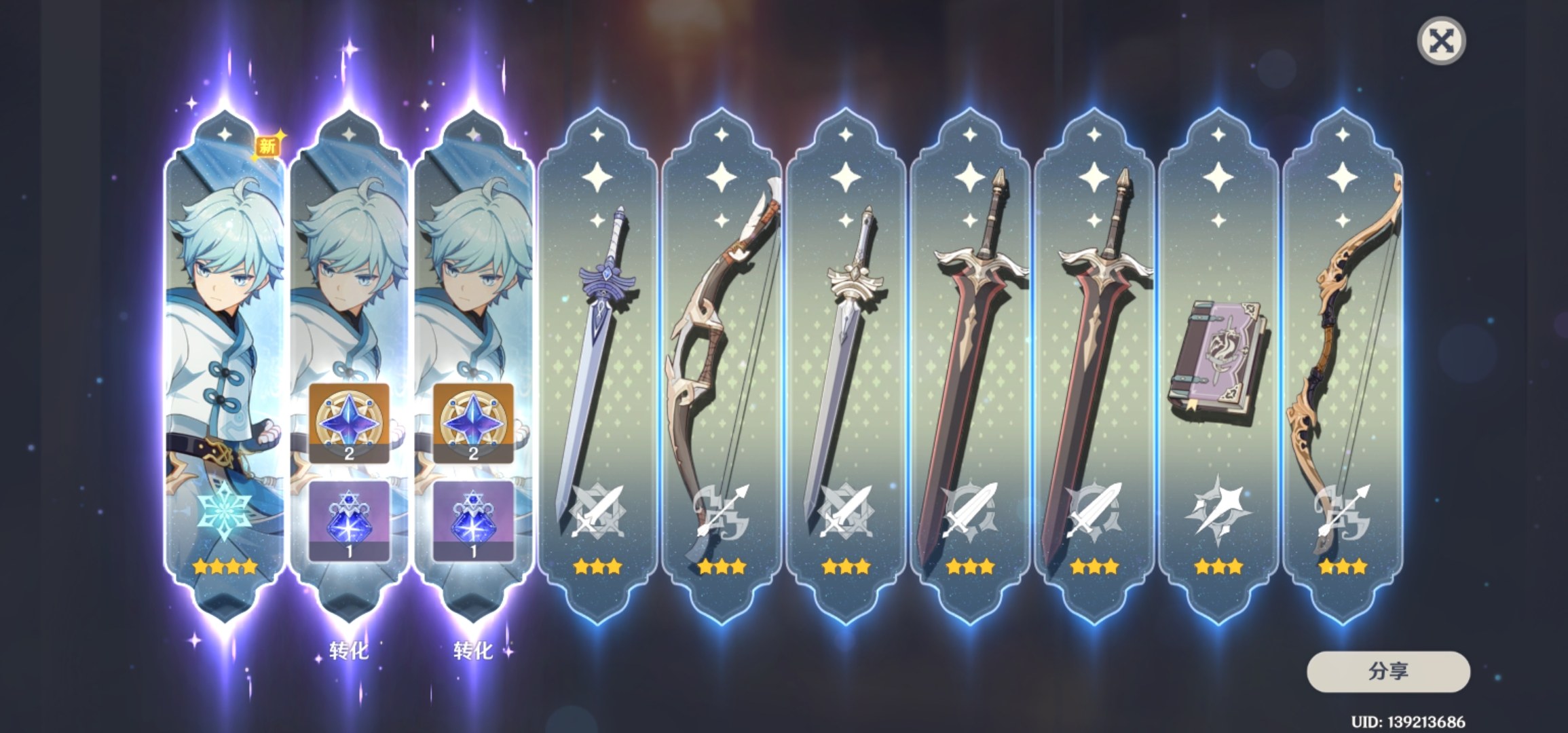The width and height of the screenshot is (1568, 733).
Task: Pick the silver Harbinger of Dawn sword card
Action: coord(846,366)
